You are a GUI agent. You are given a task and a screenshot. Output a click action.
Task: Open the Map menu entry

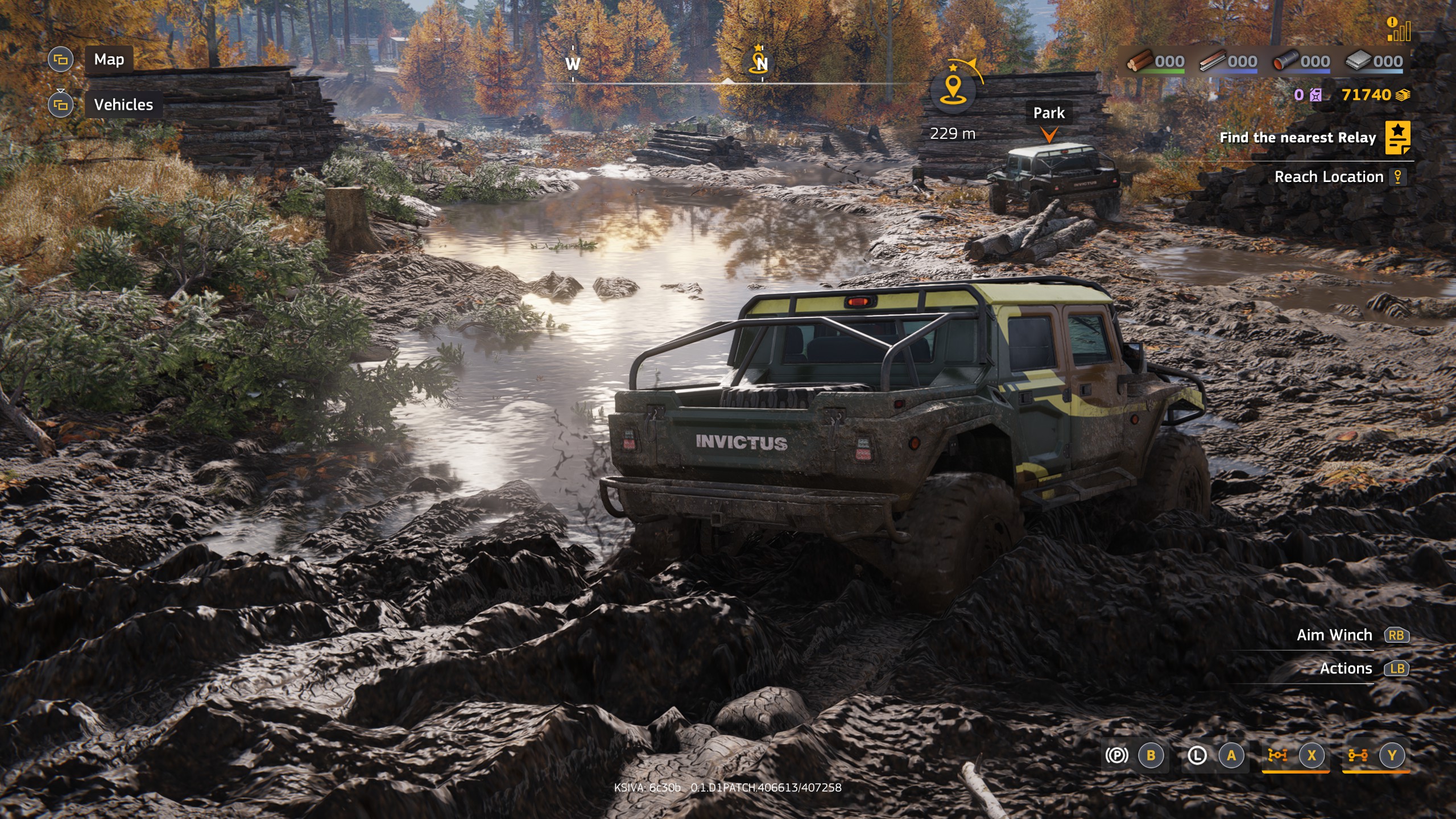[x=110, y=59]
